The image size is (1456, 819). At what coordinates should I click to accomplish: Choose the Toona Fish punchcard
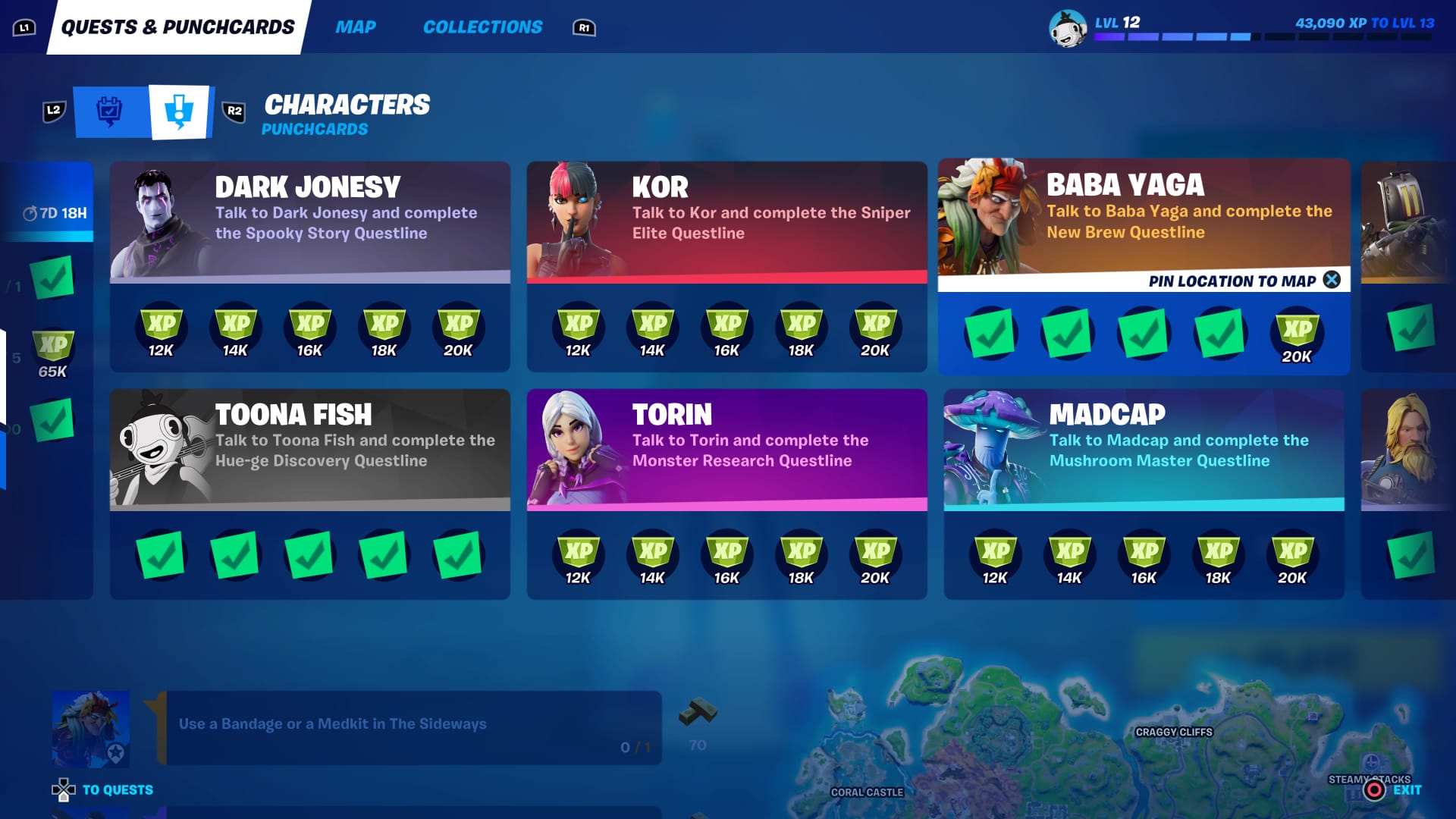[x=309, y=449]
